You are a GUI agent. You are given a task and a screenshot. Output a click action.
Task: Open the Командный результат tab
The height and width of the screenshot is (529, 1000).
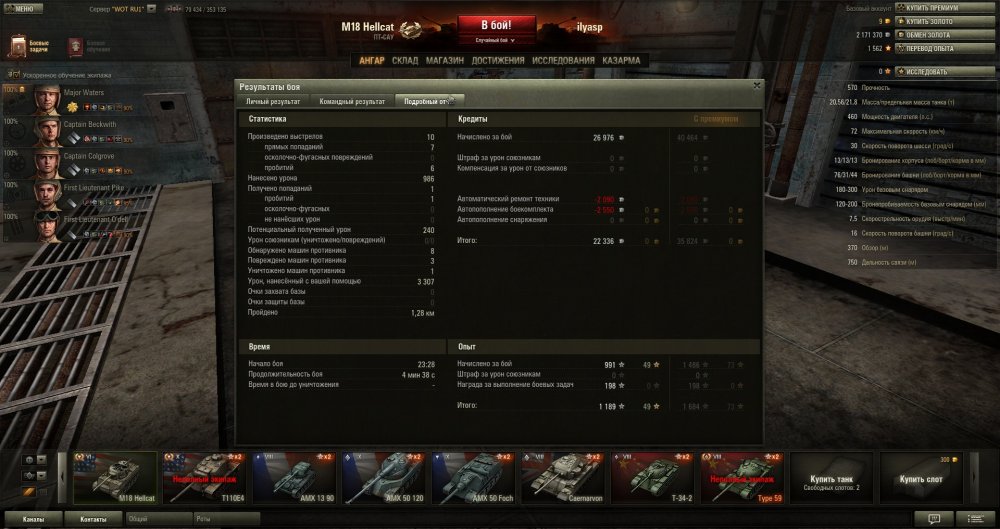(x=352, y=101)
